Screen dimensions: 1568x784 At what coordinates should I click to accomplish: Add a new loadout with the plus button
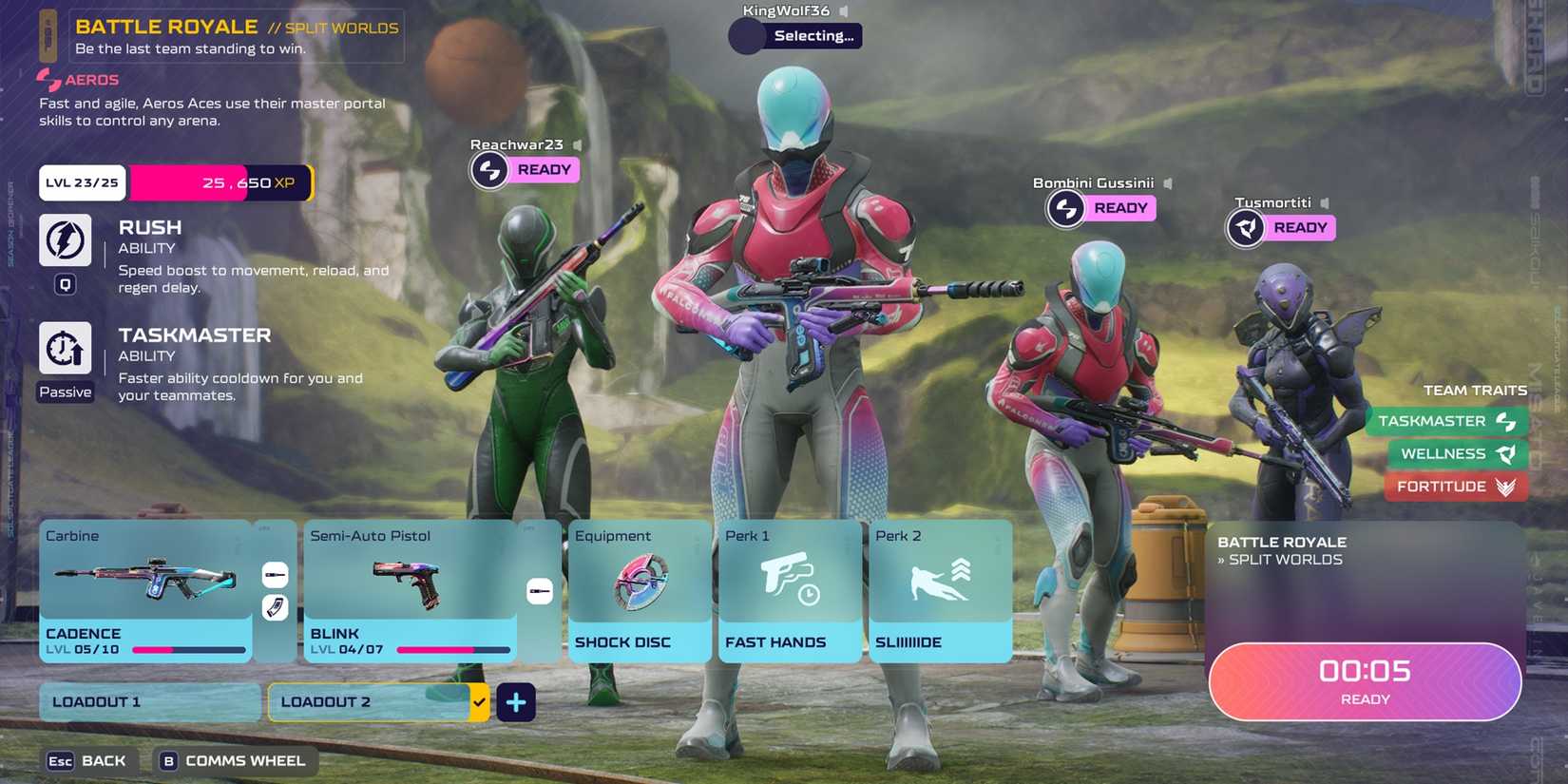click(x=516, y=701)
